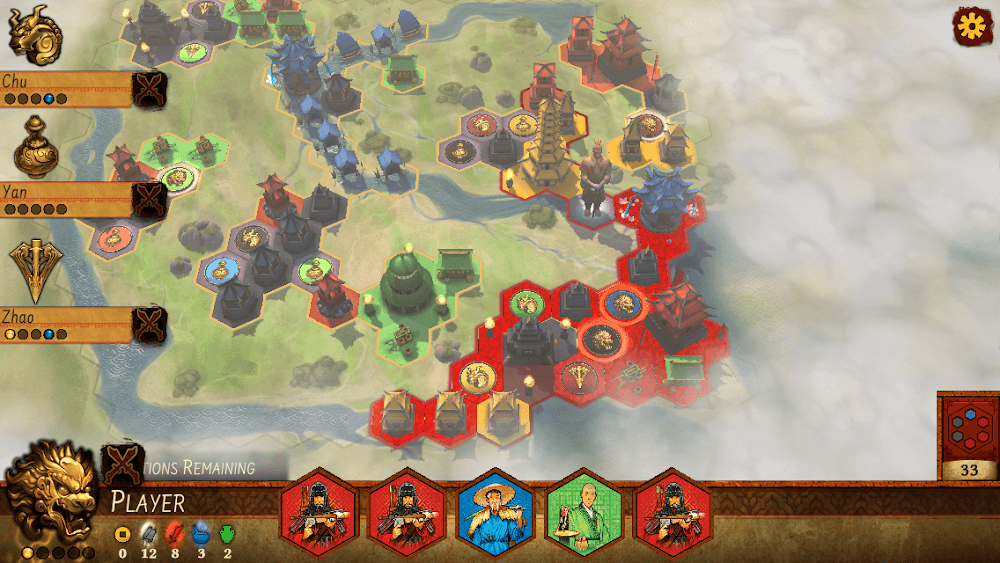The height and width of the screenshot is (563, 1000).
Task: Open the settings gear menu
Action: pyautogui.click(x=970, y=27)
